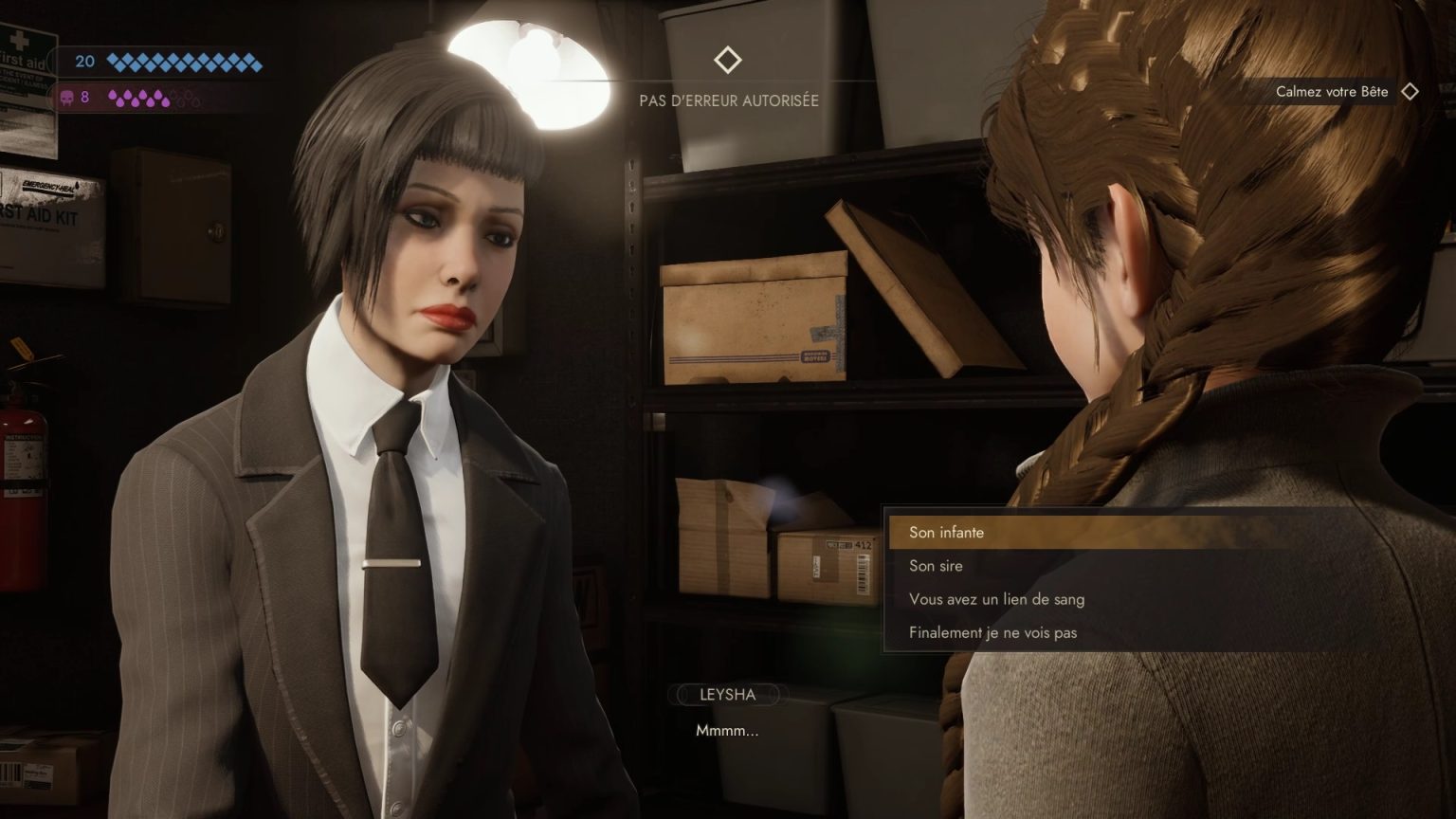
Task: Click the willpower counter showing 20
Action: click(85, 63)
